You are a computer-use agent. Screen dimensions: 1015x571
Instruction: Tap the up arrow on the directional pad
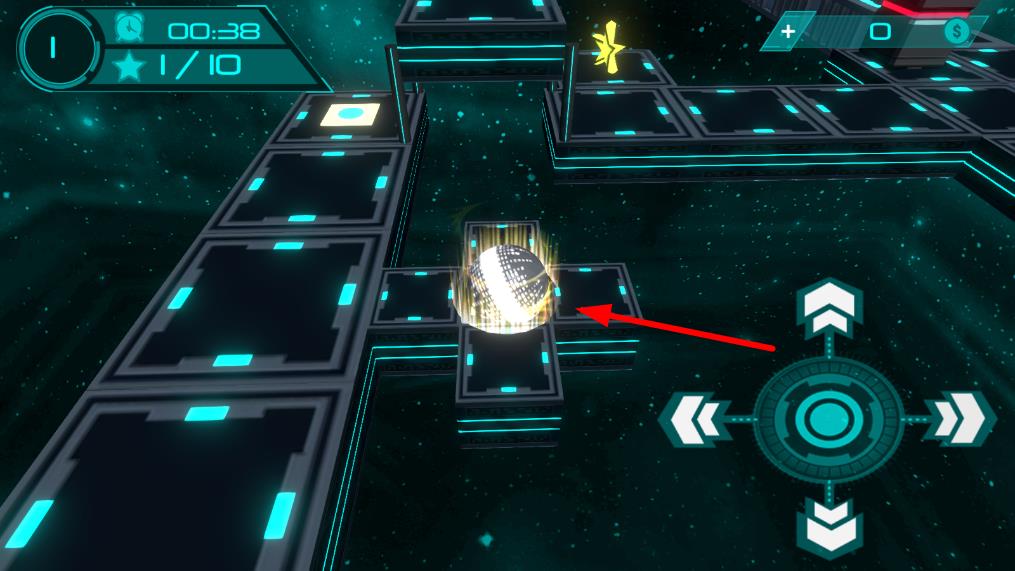click(x=828, y=311)
